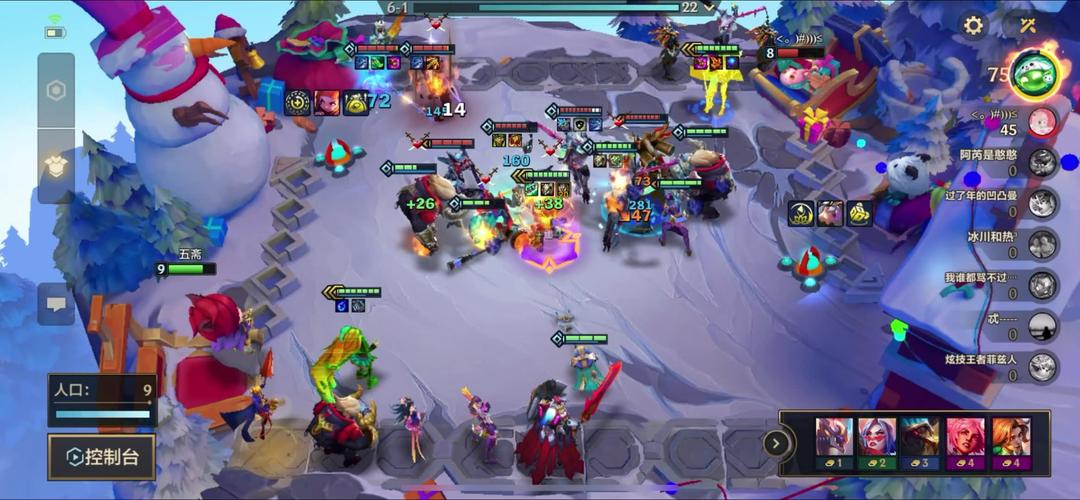Open the settings gear menu

(x=973, y=25)
